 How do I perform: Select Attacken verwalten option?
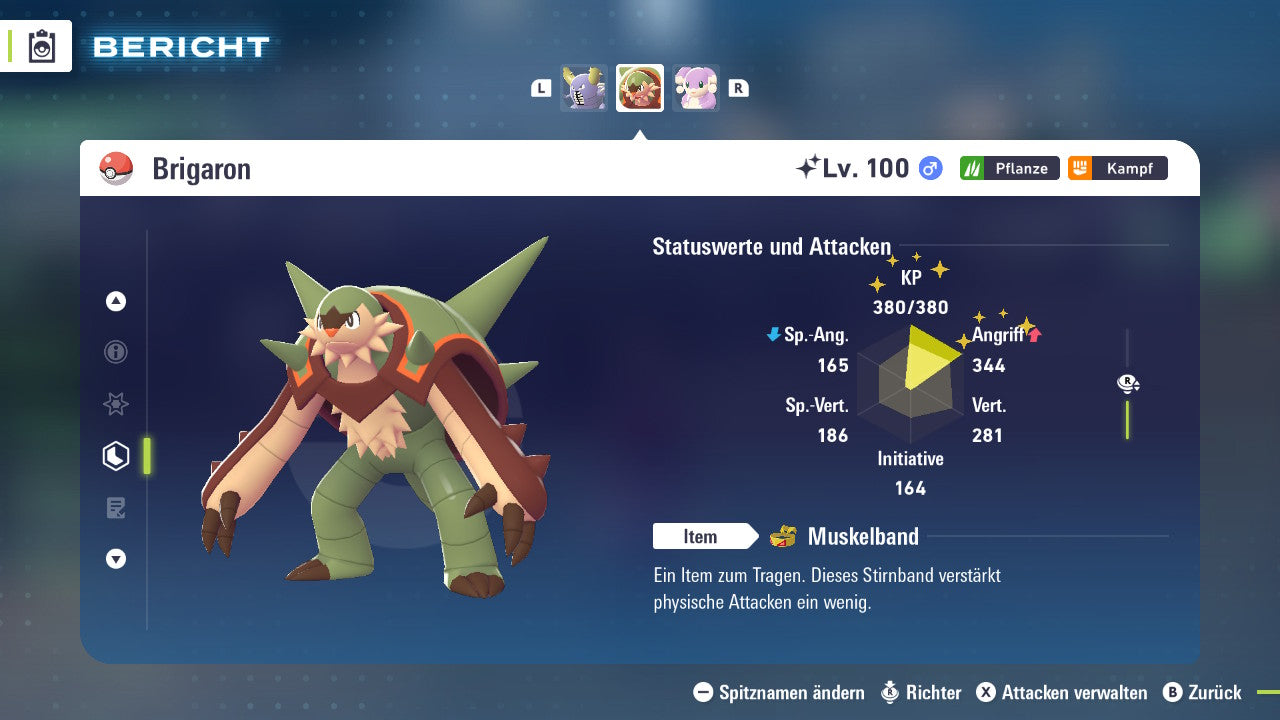point(1062,692)
